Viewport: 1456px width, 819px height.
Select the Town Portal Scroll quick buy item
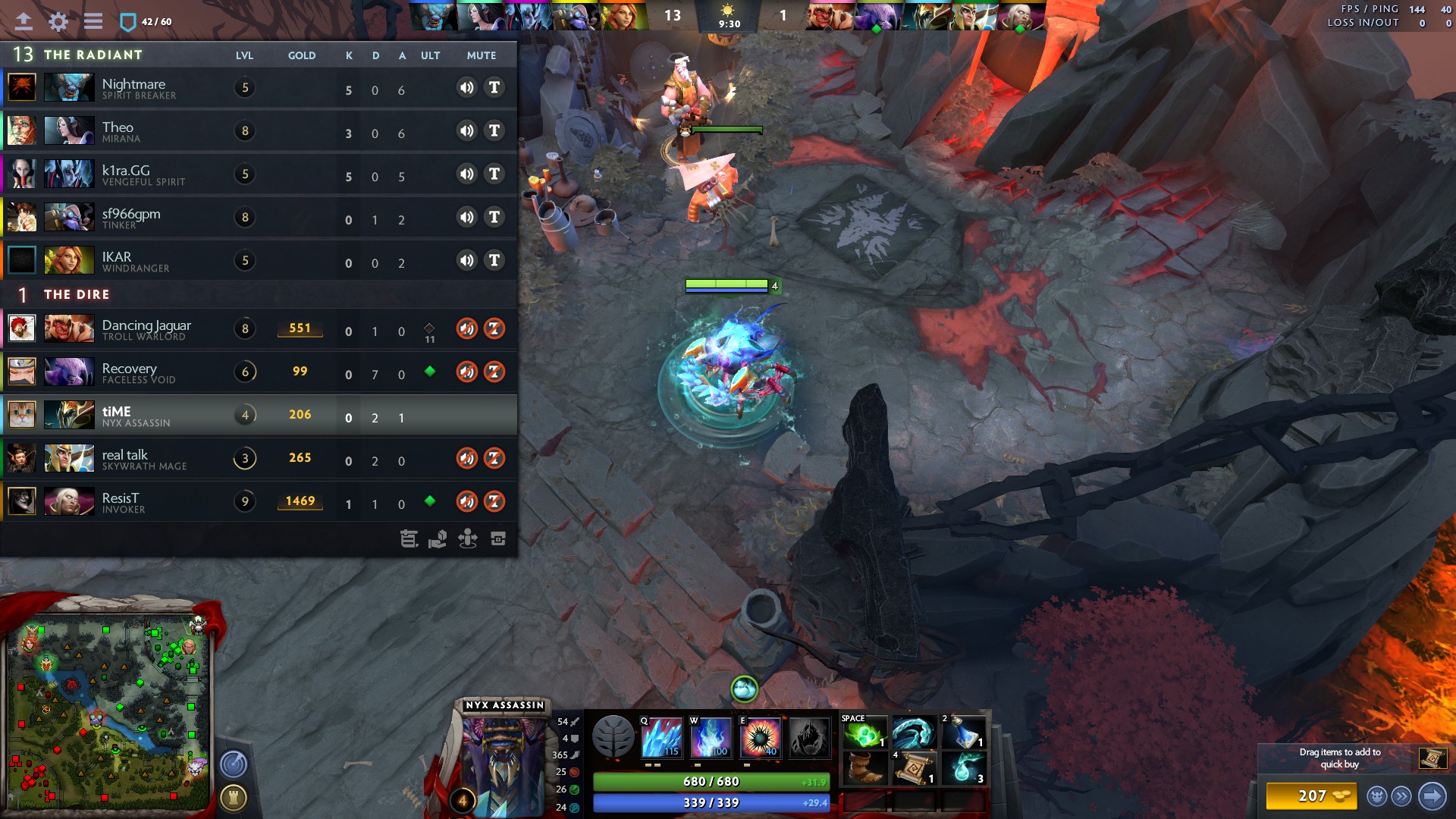(1432, 758)
